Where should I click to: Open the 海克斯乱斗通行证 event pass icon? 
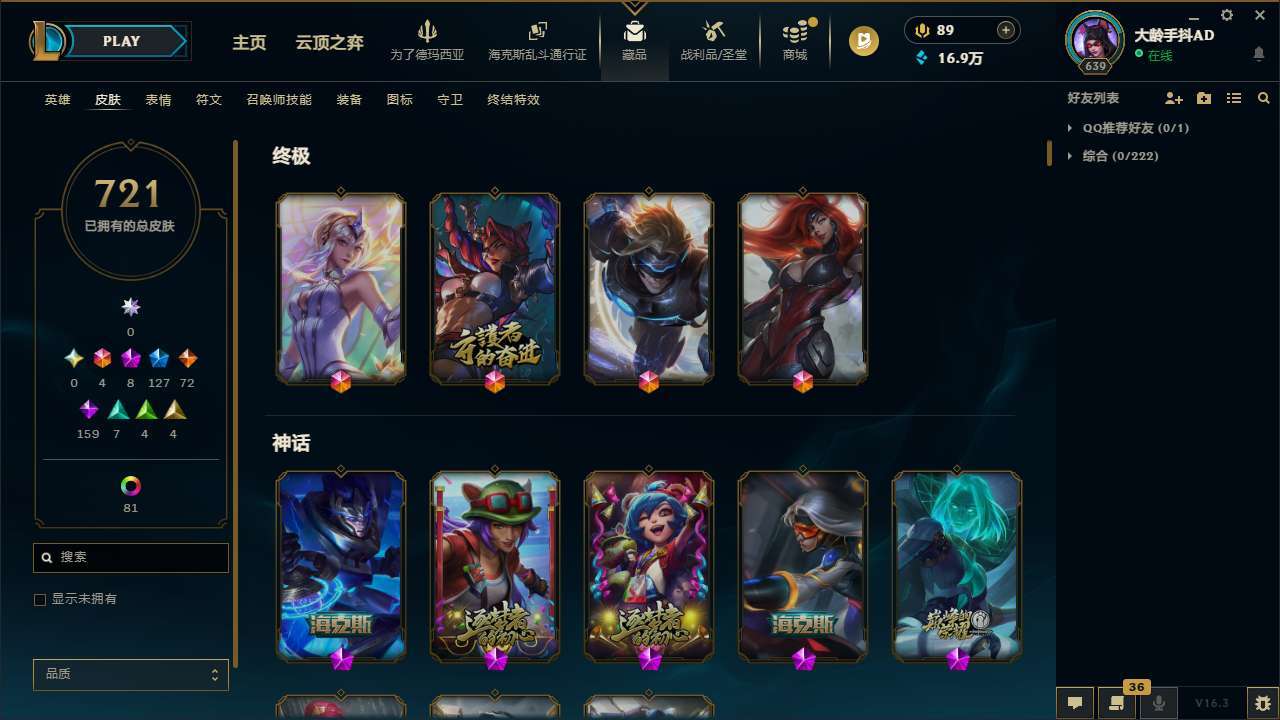[537, 40]
